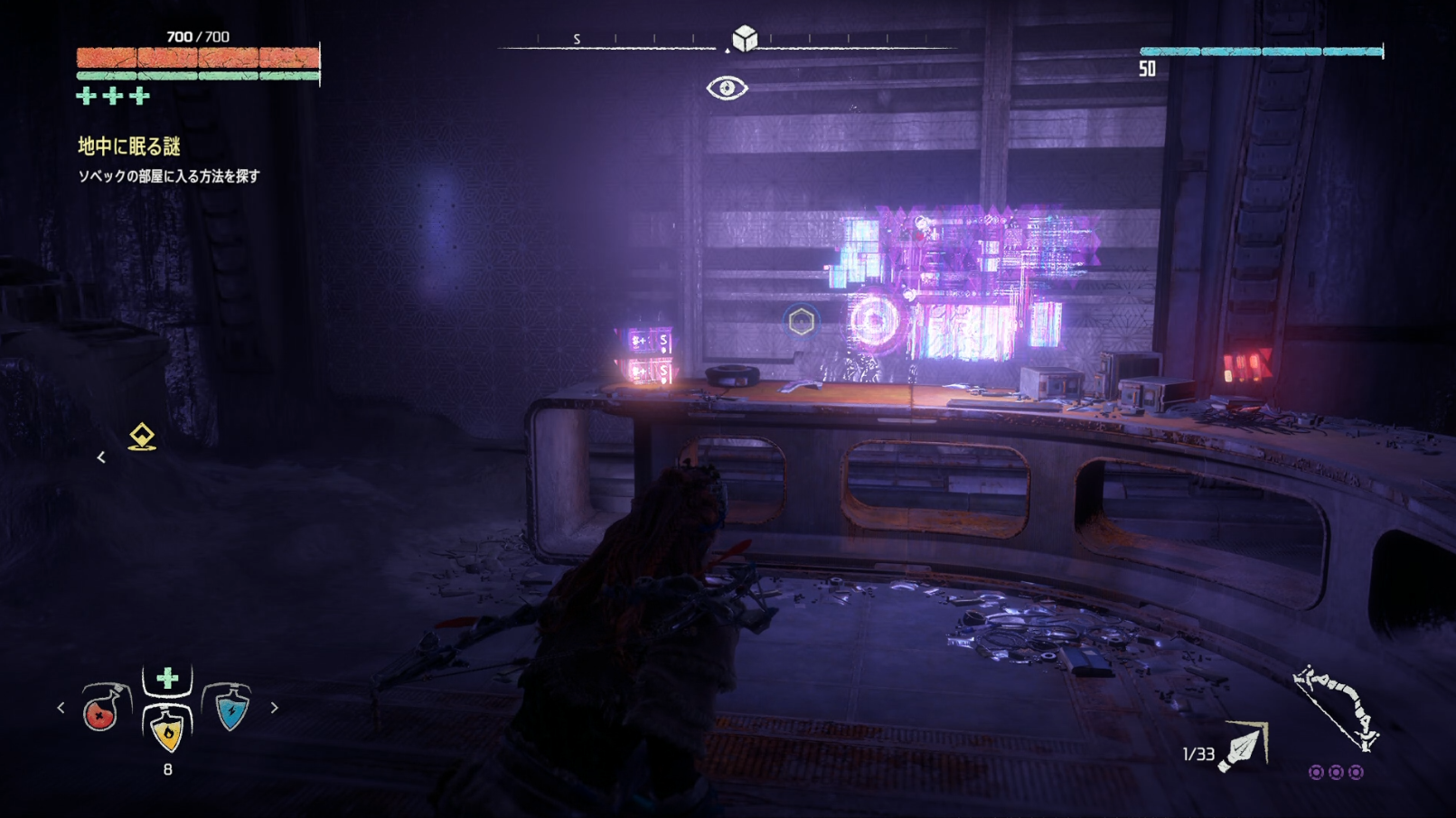
Task: Select the blue shock resistance potion
Action: [x=231, y=710]
